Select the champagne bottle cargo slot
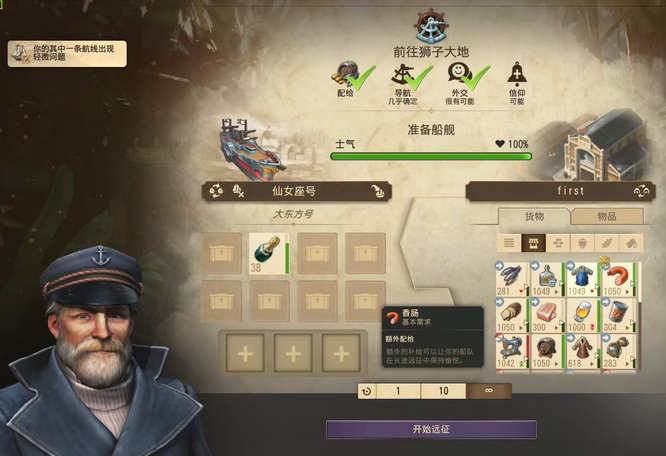Viewport: 666px width, 456px height. (x=269, y=254)
